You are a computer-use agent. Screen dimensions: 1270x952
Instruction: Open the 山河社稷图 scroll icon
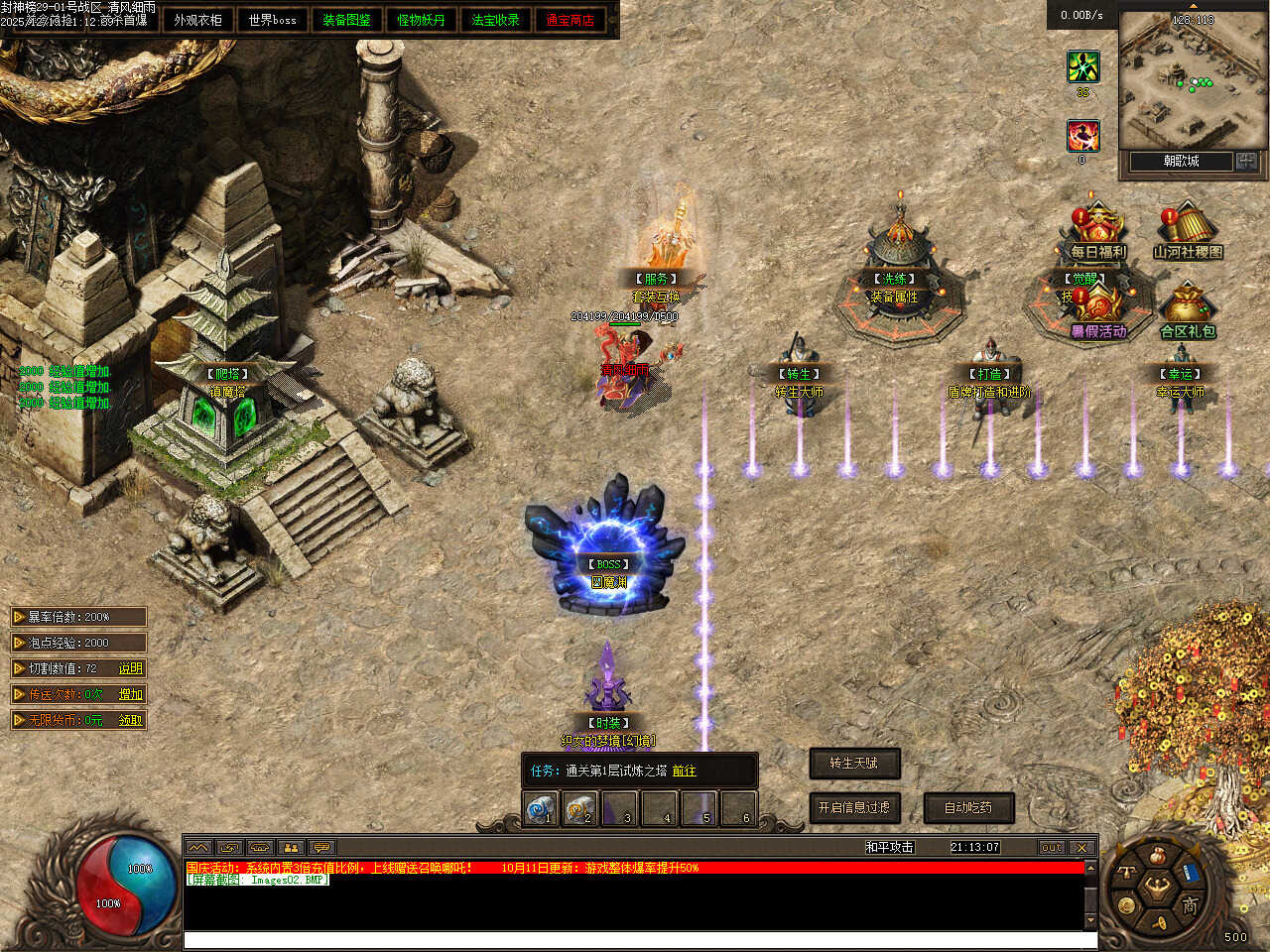(x=1187, y=234)
